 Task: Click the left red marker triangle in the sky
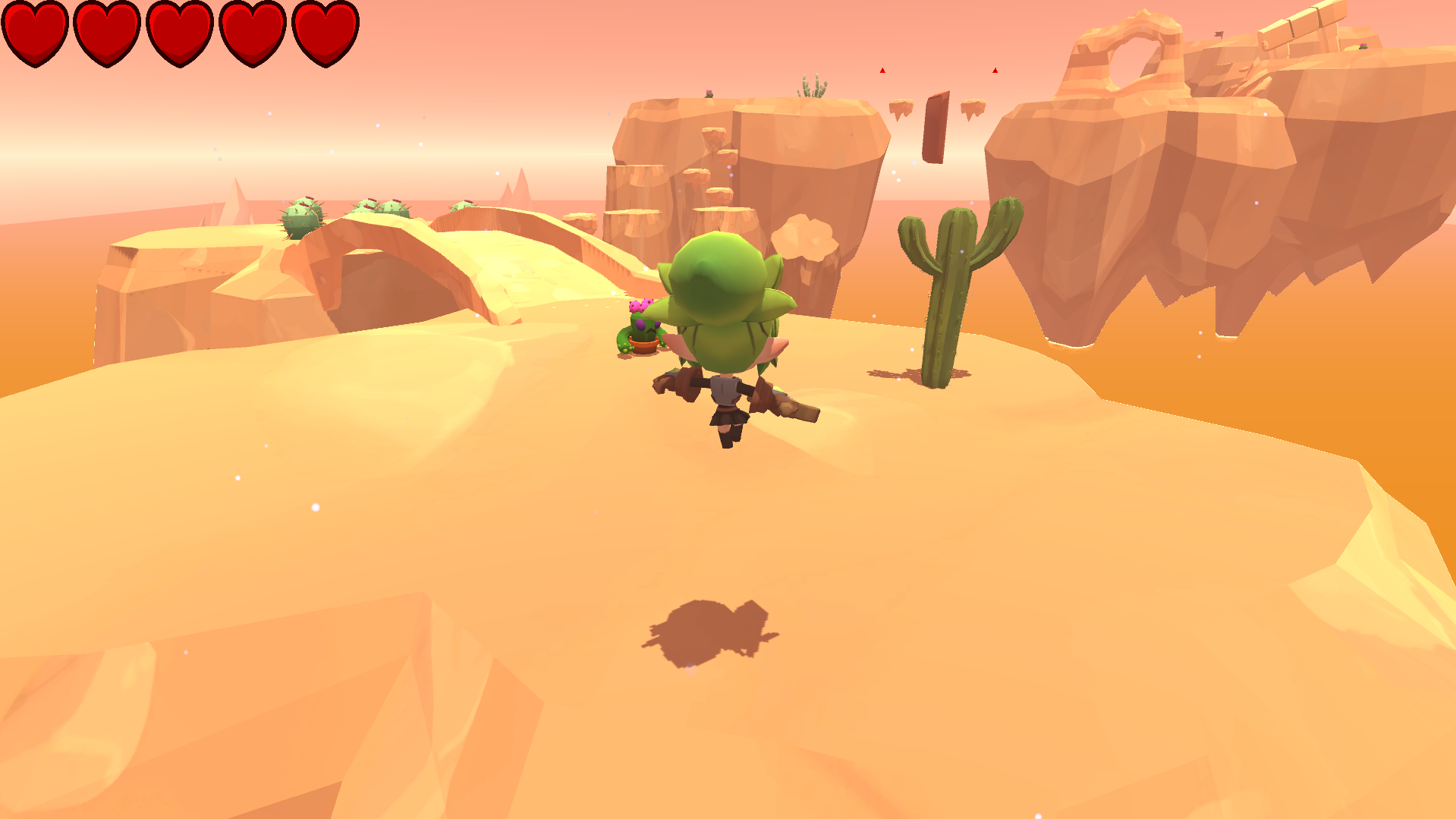point(882,70)
